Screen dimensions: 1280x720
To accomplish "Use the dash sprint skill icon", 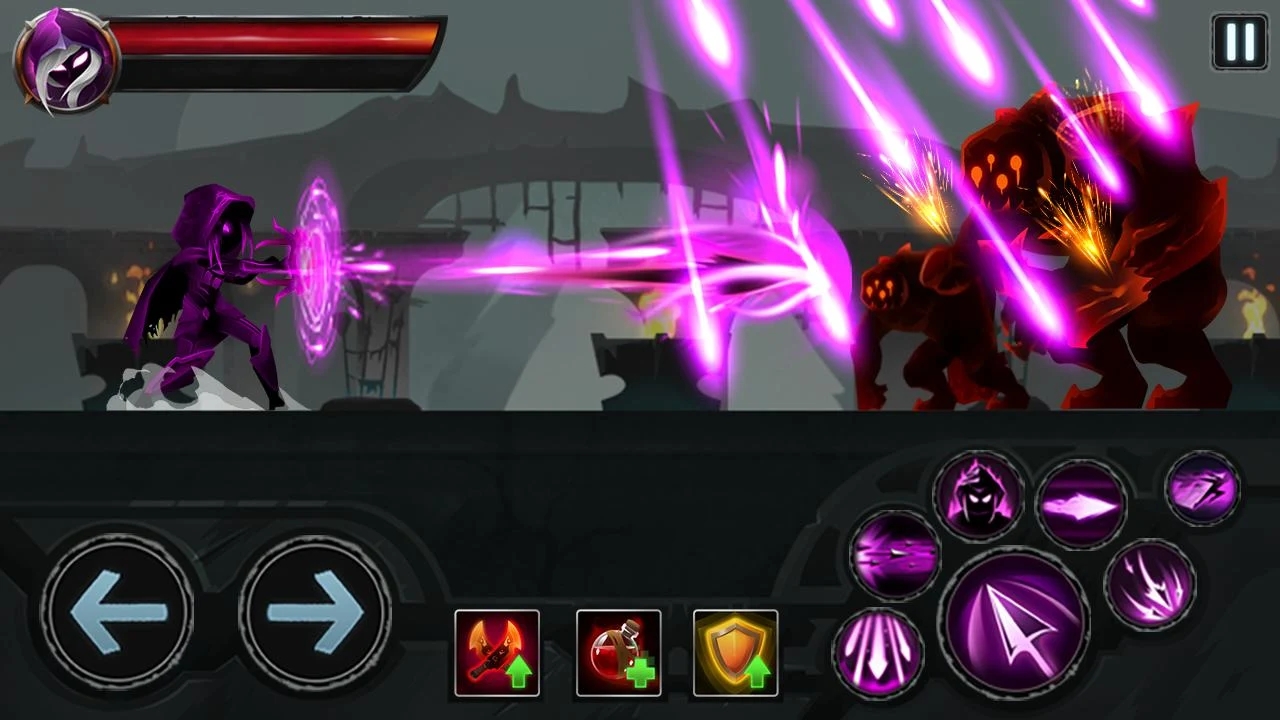I will (x=1203, y=488).
